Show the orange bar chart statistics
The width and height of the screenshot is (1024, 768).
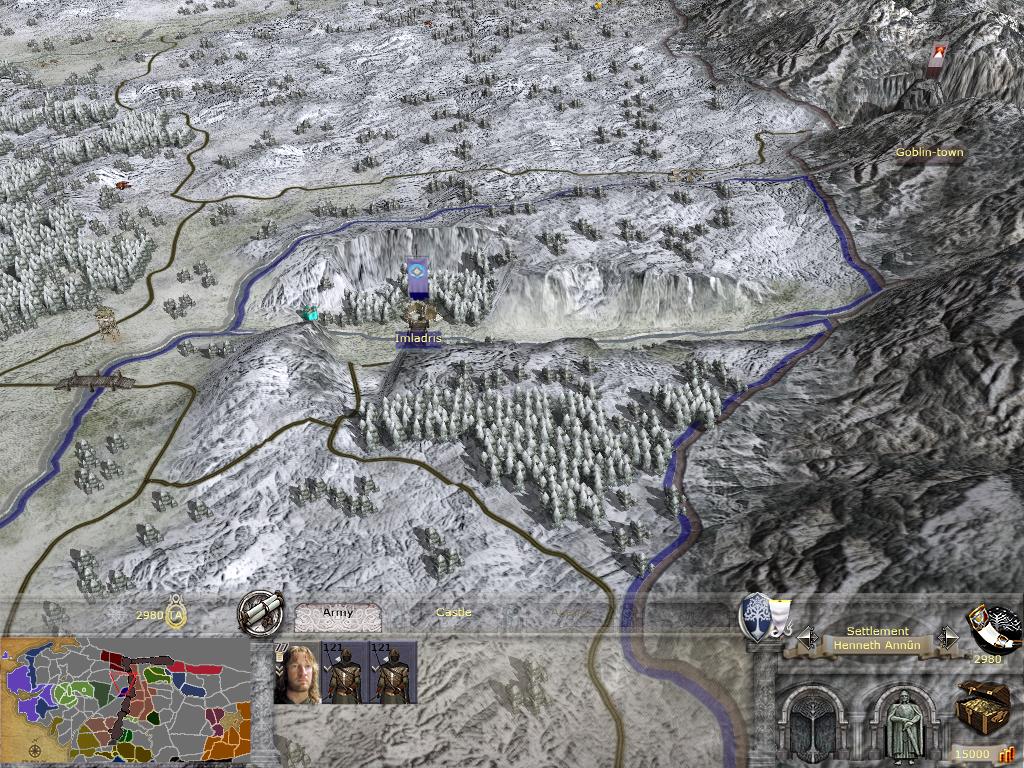pyautogui.click(x=1006, y=753)
